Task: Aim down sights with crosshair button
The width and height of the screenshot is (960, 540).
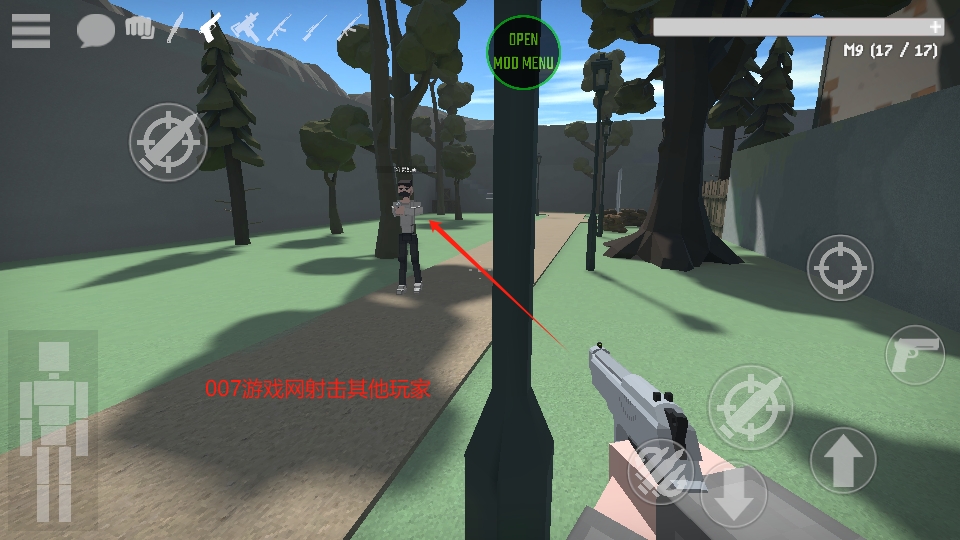Action: pos(840,268)
